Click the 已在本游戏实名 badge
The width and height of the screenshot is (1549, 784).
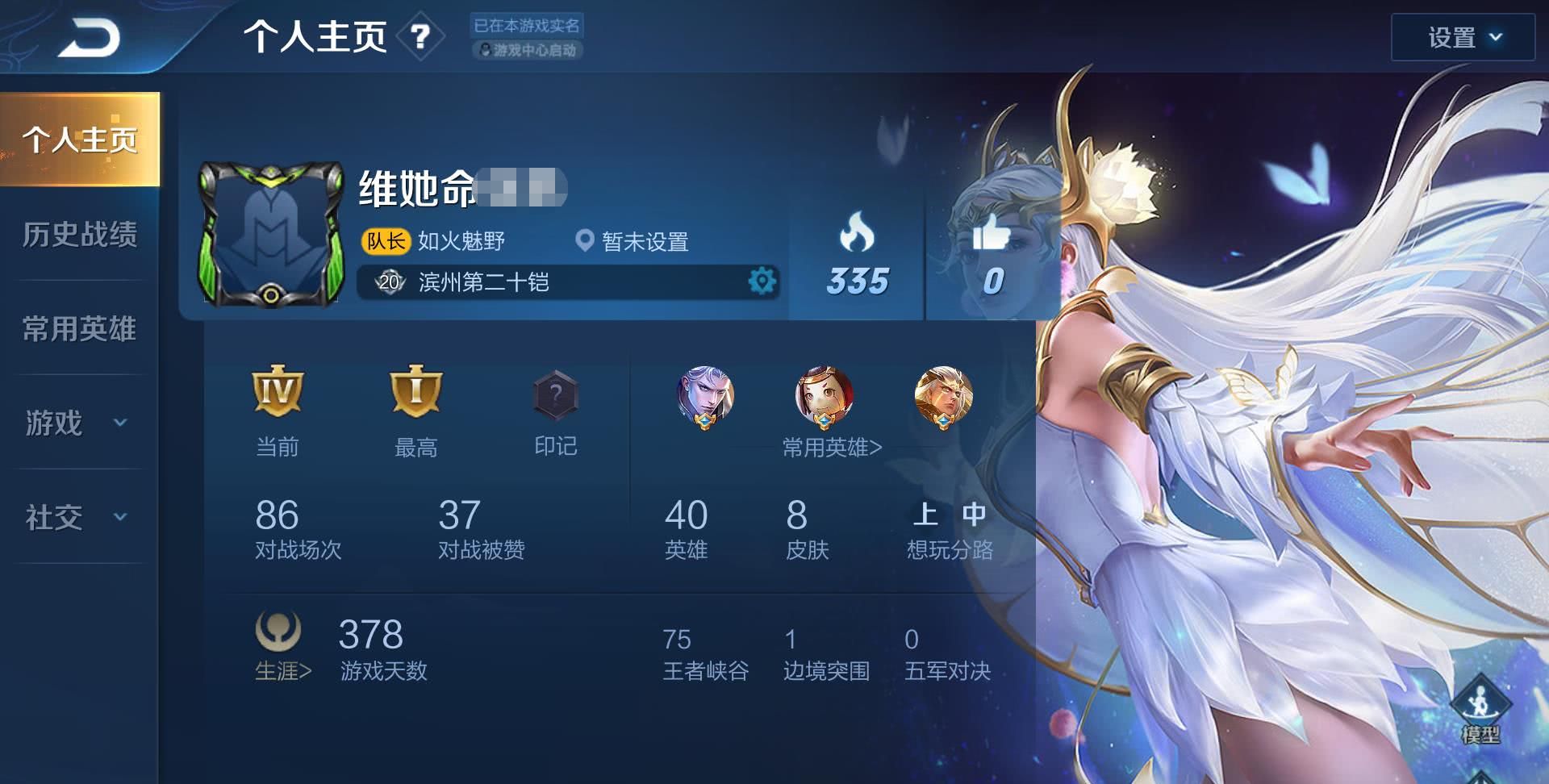(x=526, y=26)
